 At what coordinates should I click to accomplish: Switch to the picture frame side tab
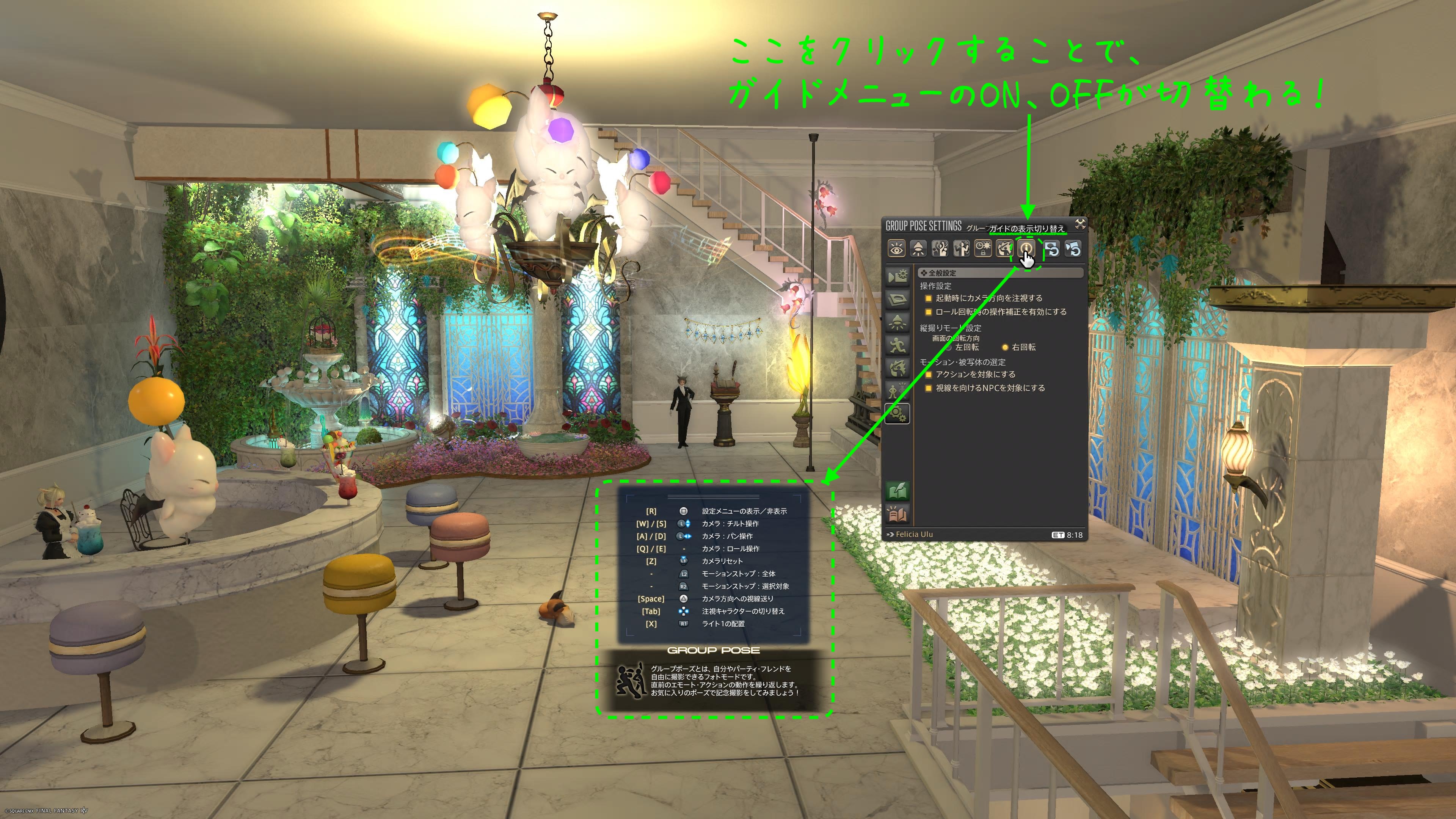[x=897, y=300]
